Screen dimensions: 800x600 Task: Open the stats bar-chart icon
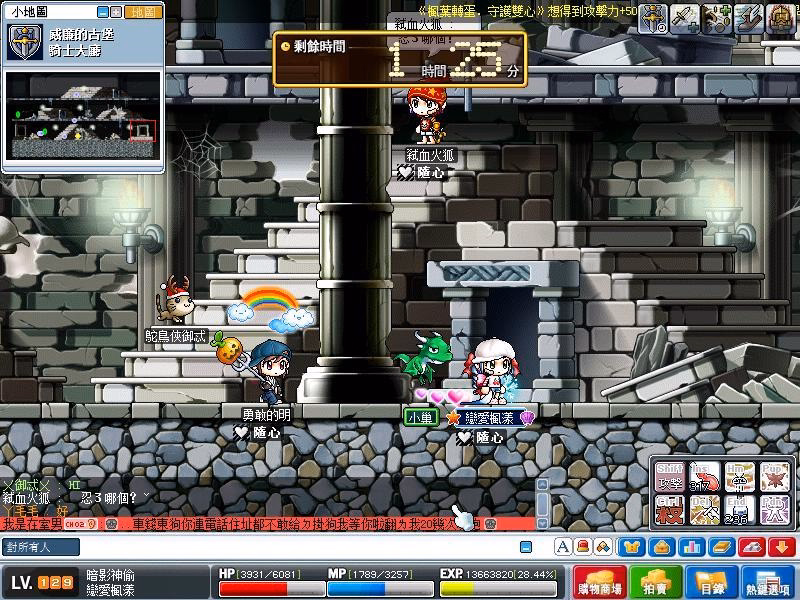point(690,547)
